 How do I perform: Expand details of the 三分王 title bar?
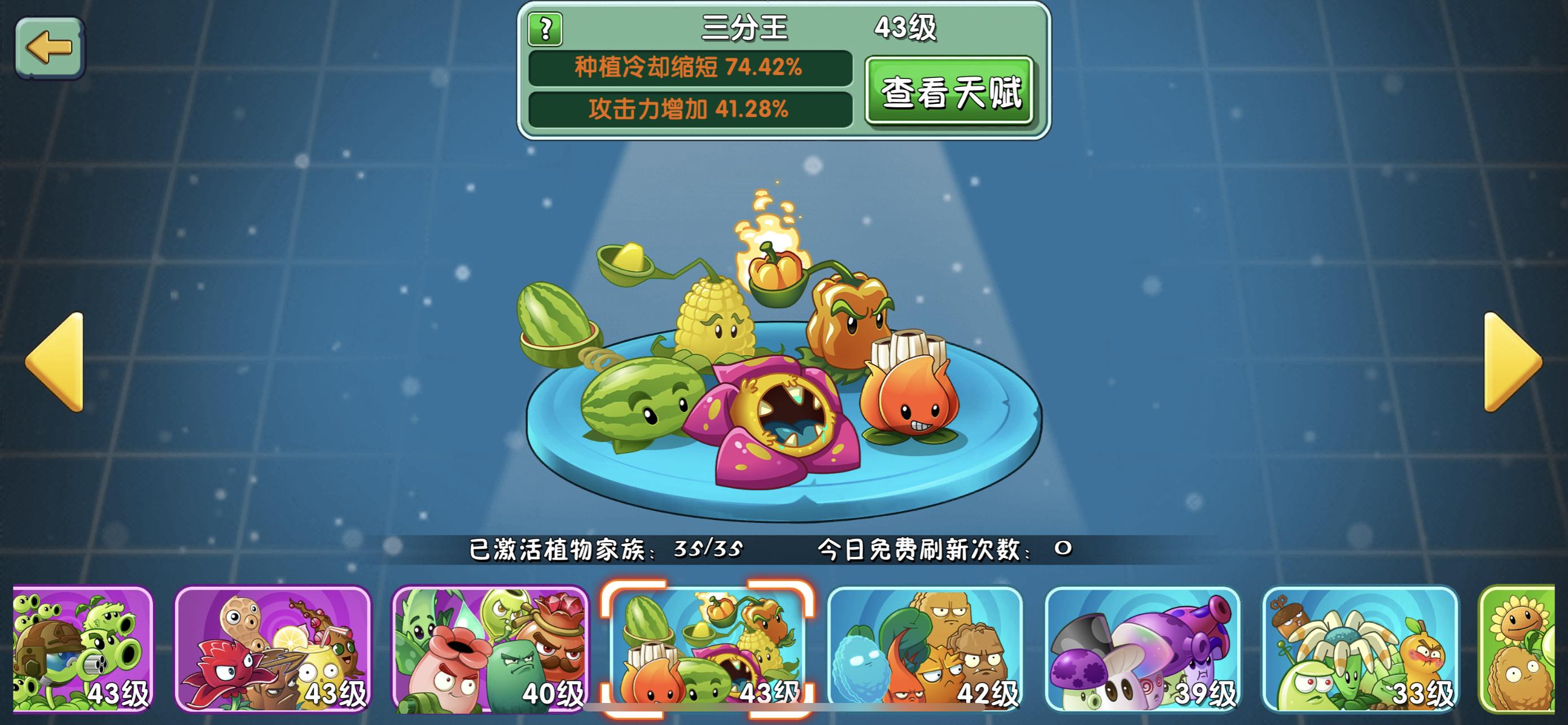point(746,28)
